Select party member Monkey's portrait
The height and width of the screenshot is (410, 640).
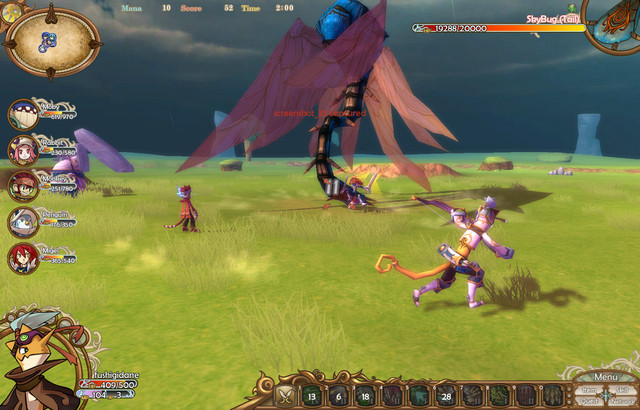(x=23, y=186)
